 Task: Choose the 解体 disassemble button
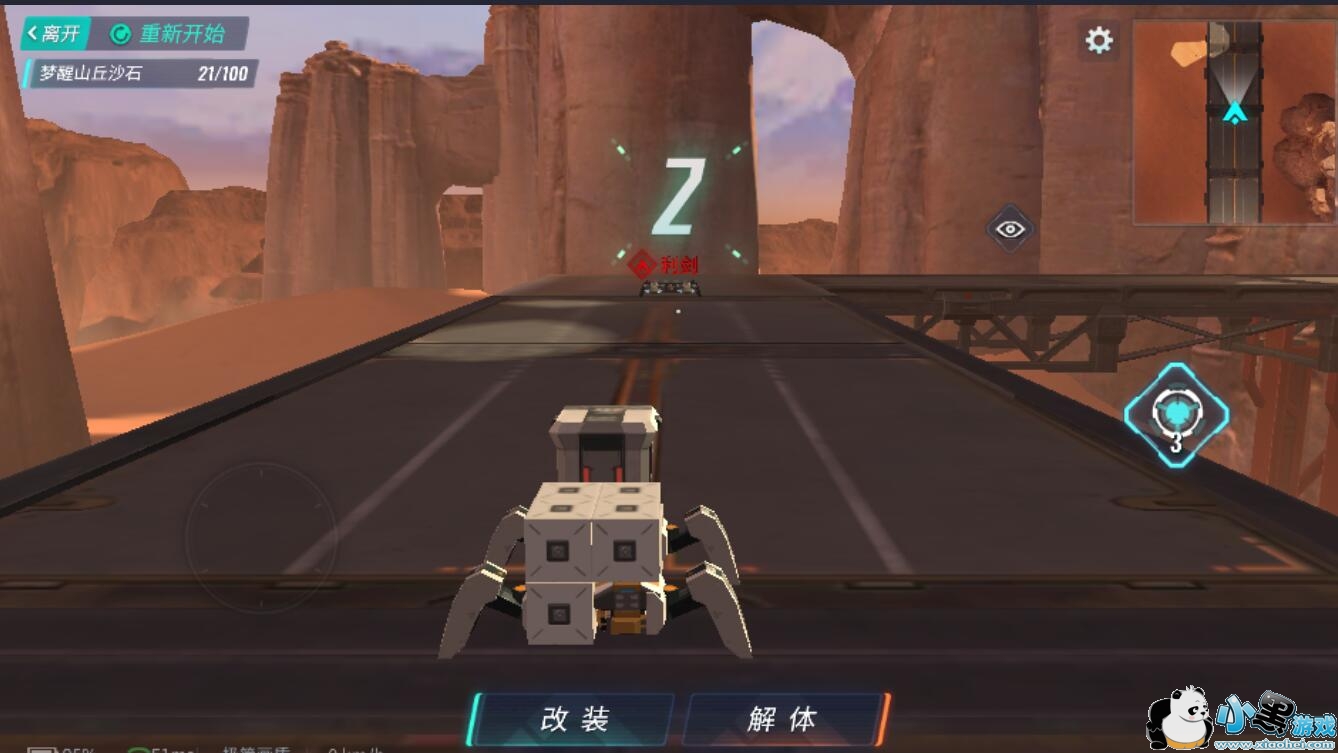(x=782, y=718)
